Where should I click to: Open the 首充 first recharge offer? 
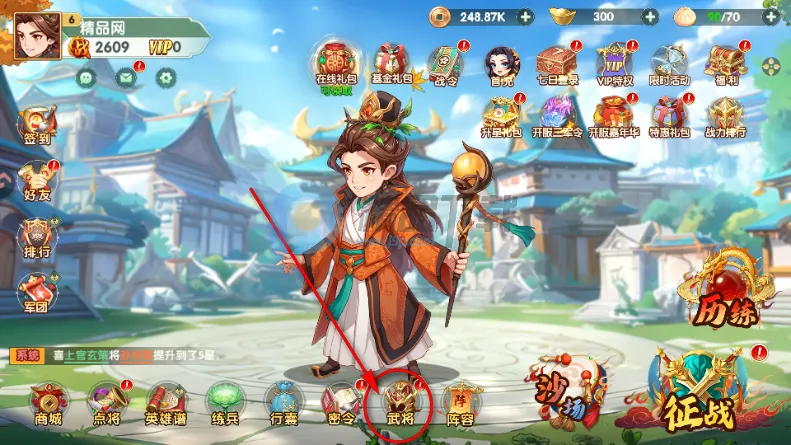click(501, 66)
